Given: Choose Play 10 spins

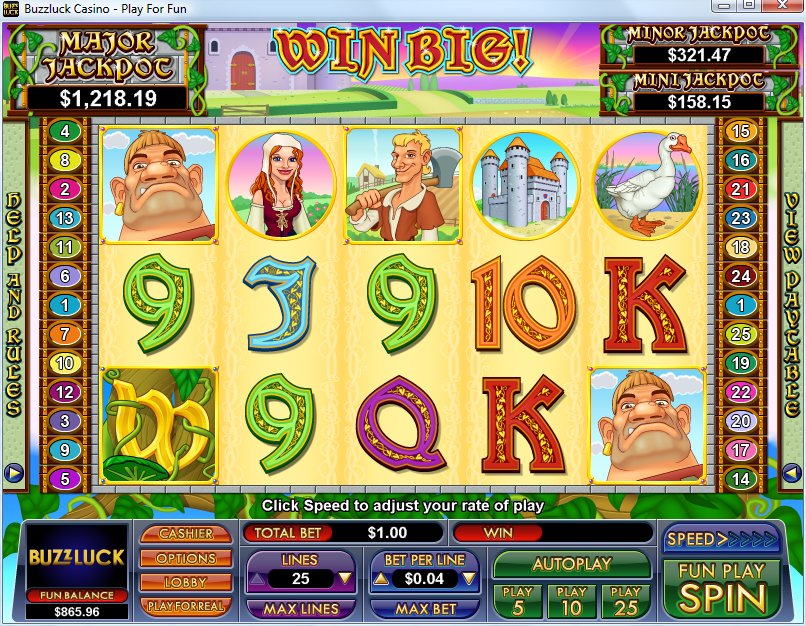Looking at the screenshot, I should [571, 599].
